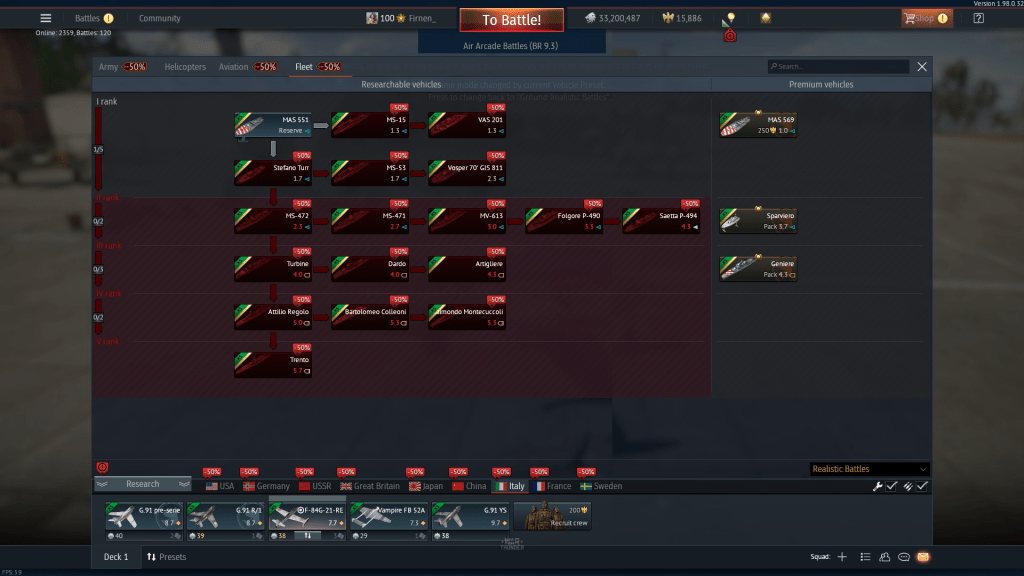This screenshot has width=1024, height=576.
Task: Click the vehicle search field
Action: 840,67
